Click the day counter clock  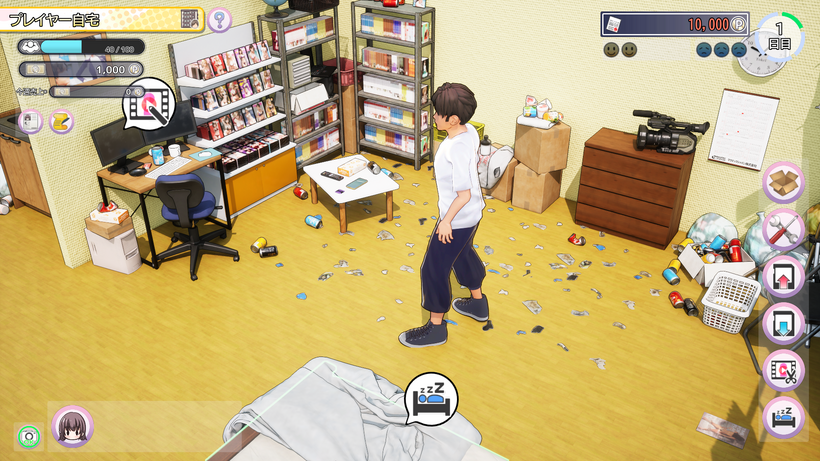(779, 38)
